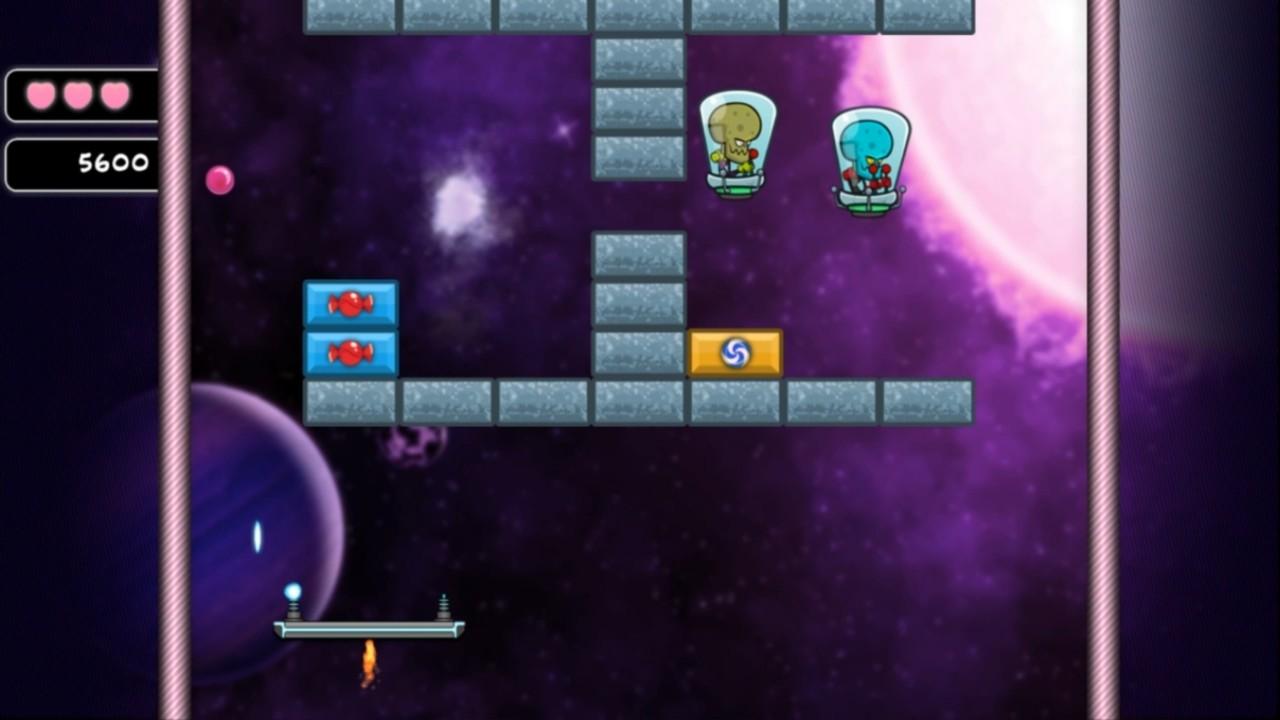1280x720 pixels.
Task: Click the swirl icon on the orange brick
Action: click(737, 353)
